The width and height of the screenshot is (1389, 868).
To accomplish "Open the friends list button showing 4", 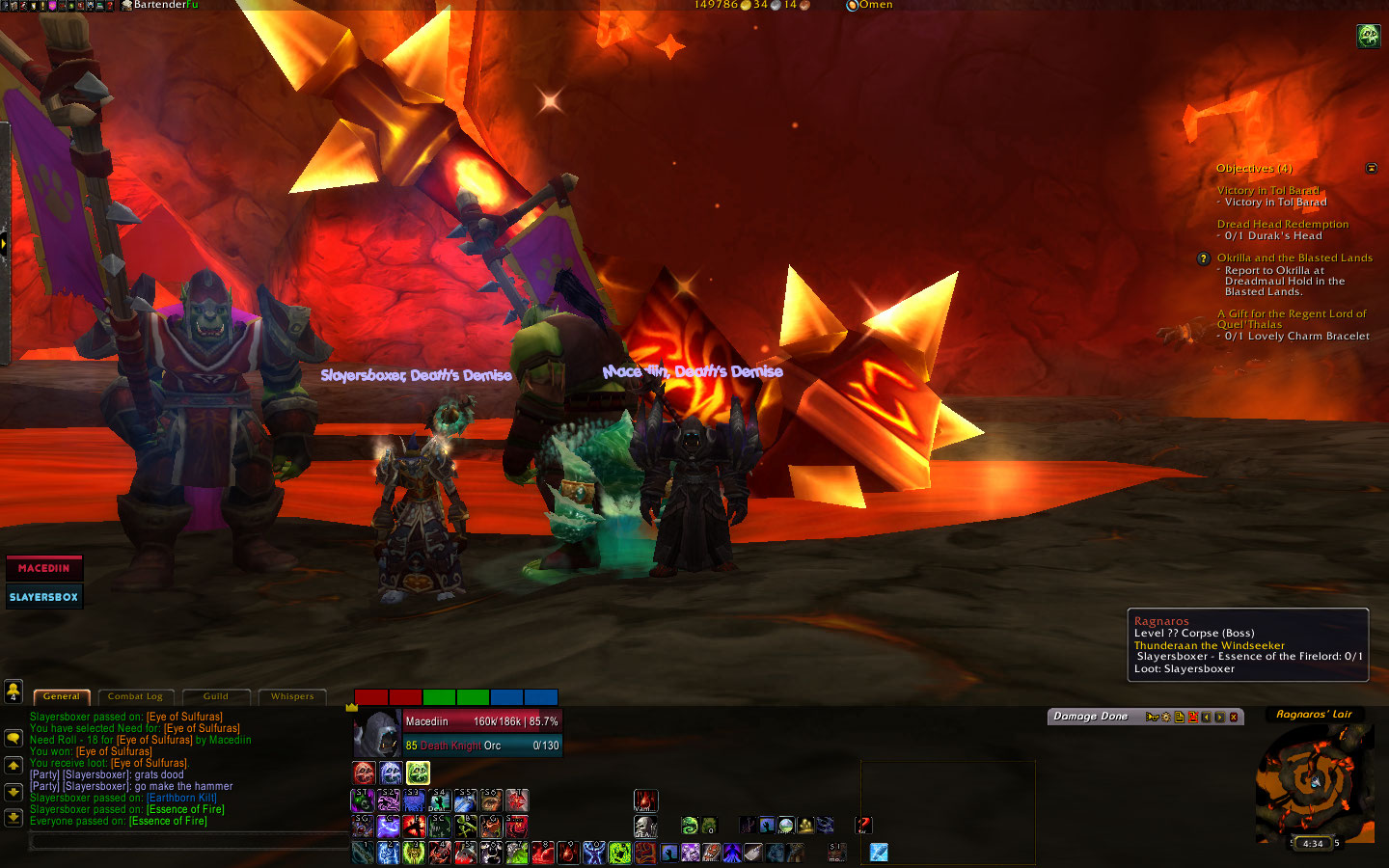I will [x=14, y=691].
